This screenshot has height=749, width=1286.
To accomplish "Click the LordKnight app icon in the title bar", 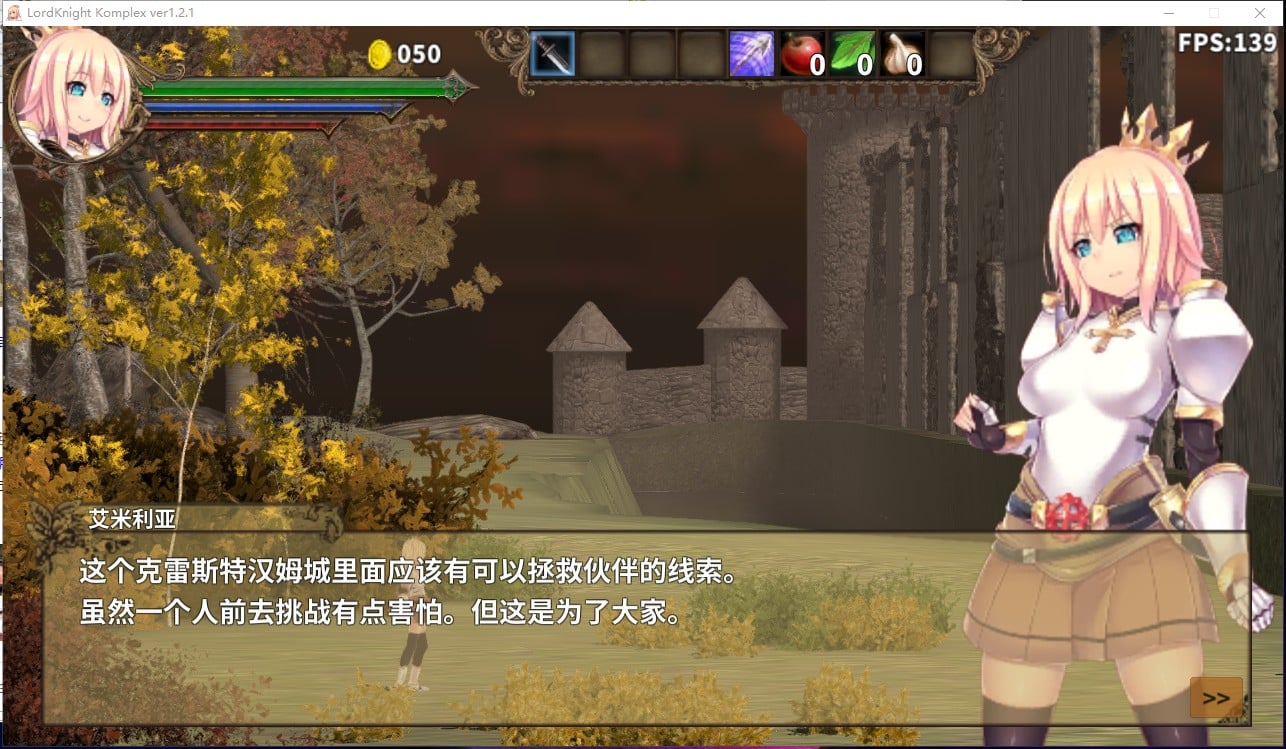I will point(14,13).
